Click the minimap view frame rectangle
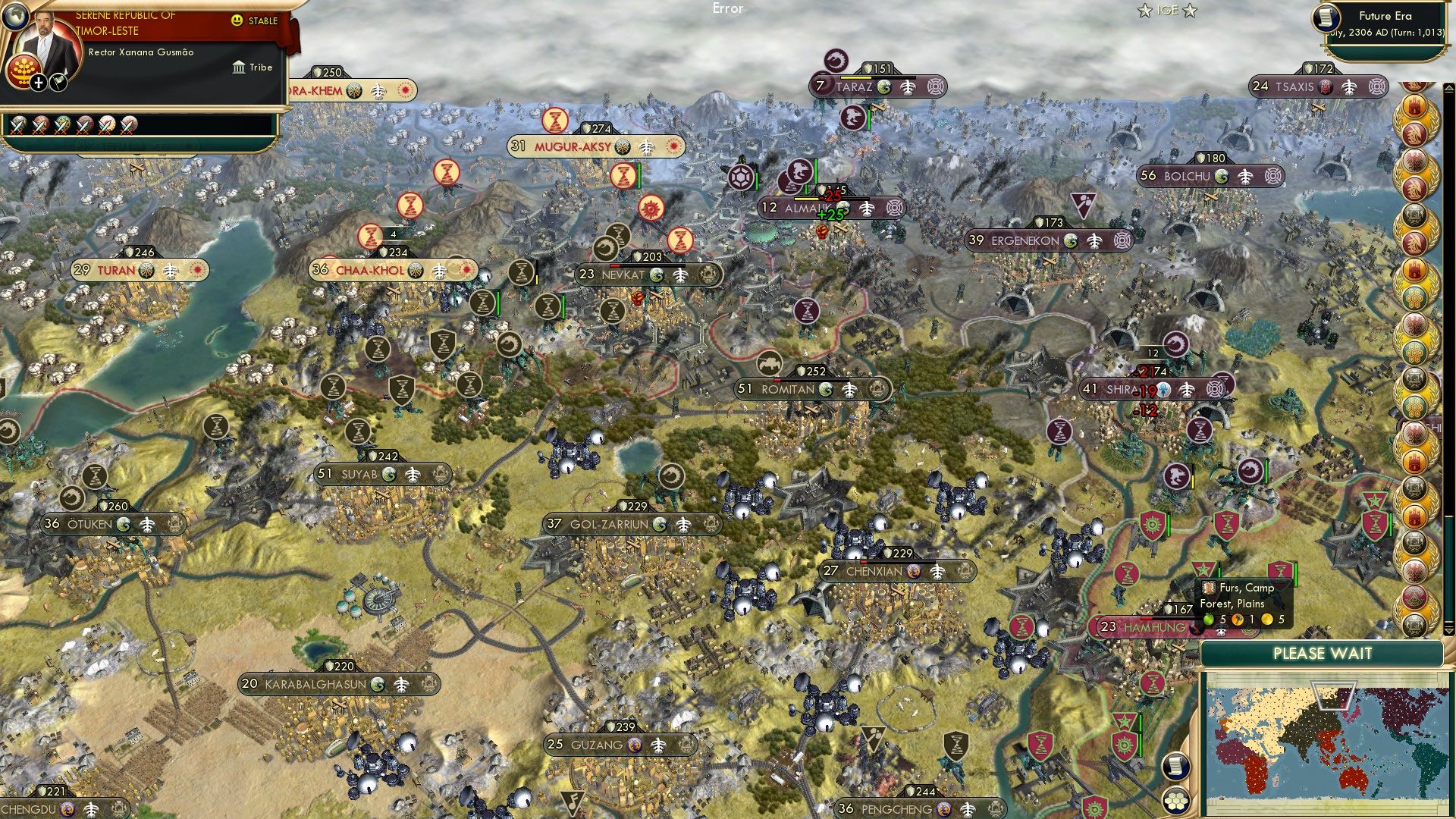 (1332, 695)
